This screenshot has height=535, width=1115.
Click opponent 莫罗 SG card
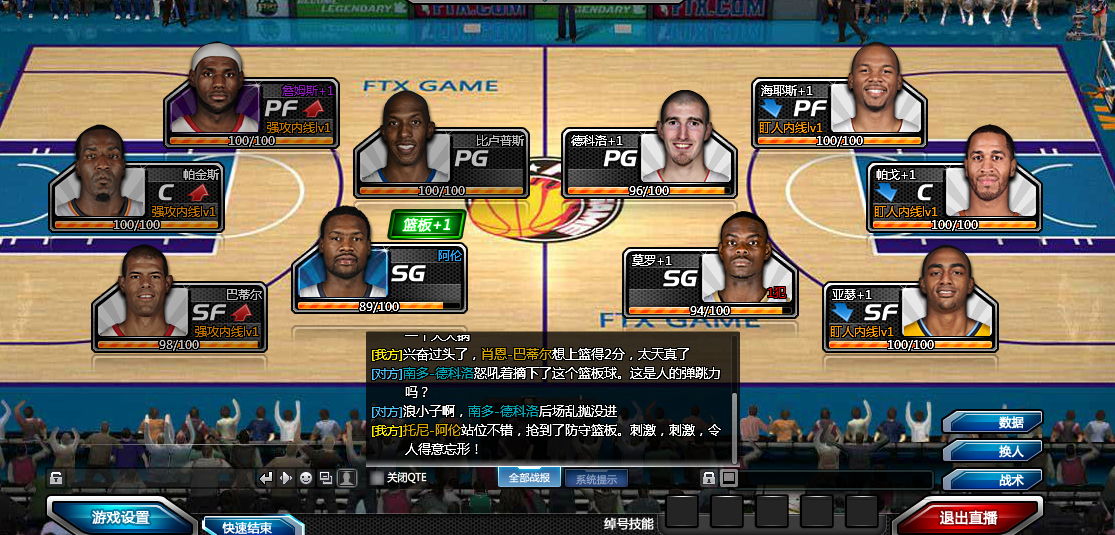(710, 281)
